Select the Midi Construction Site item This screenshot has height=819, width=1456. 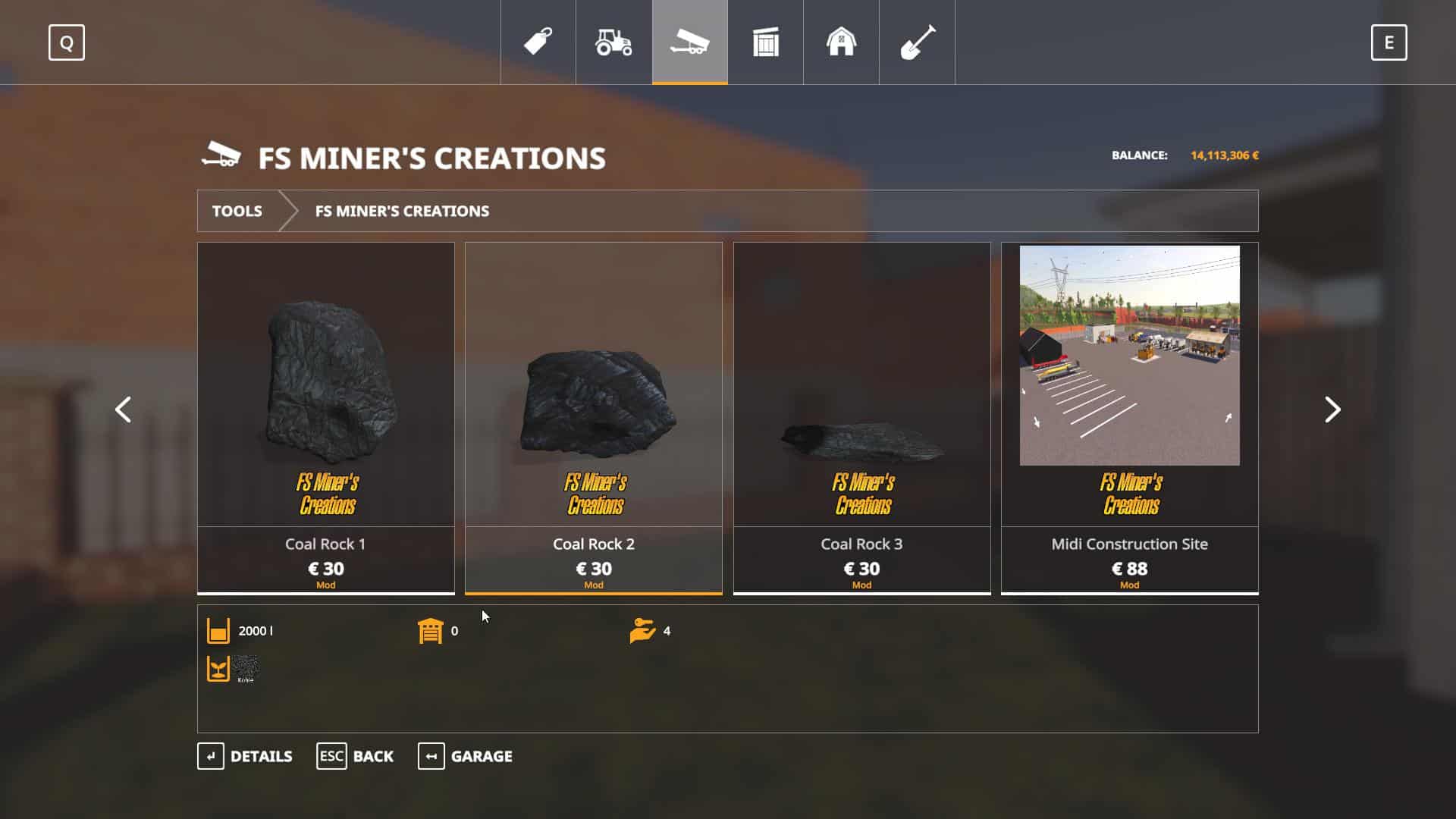(1129, 417)
